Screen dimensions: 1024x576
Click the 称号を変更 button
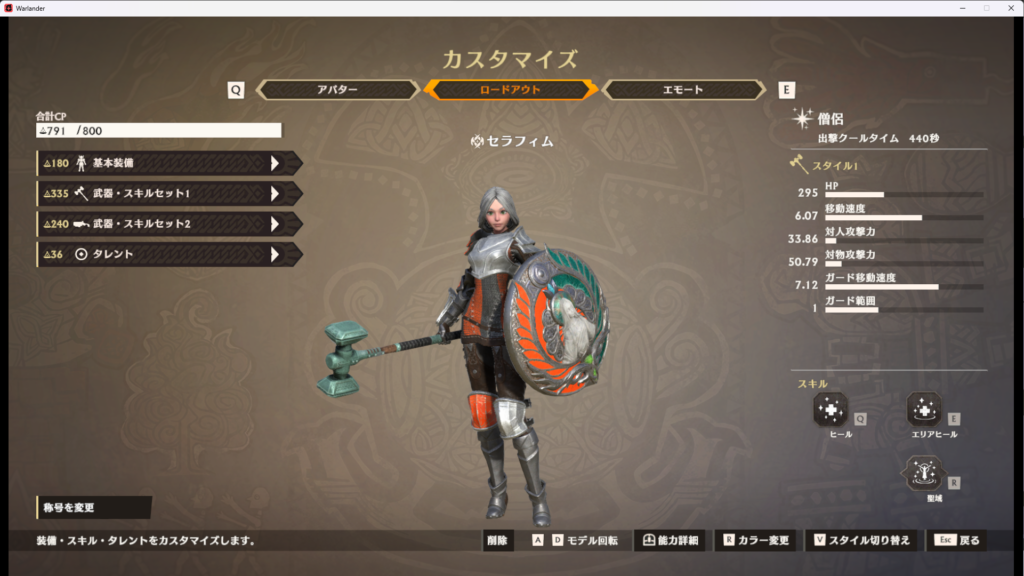[x=92, y=508]
